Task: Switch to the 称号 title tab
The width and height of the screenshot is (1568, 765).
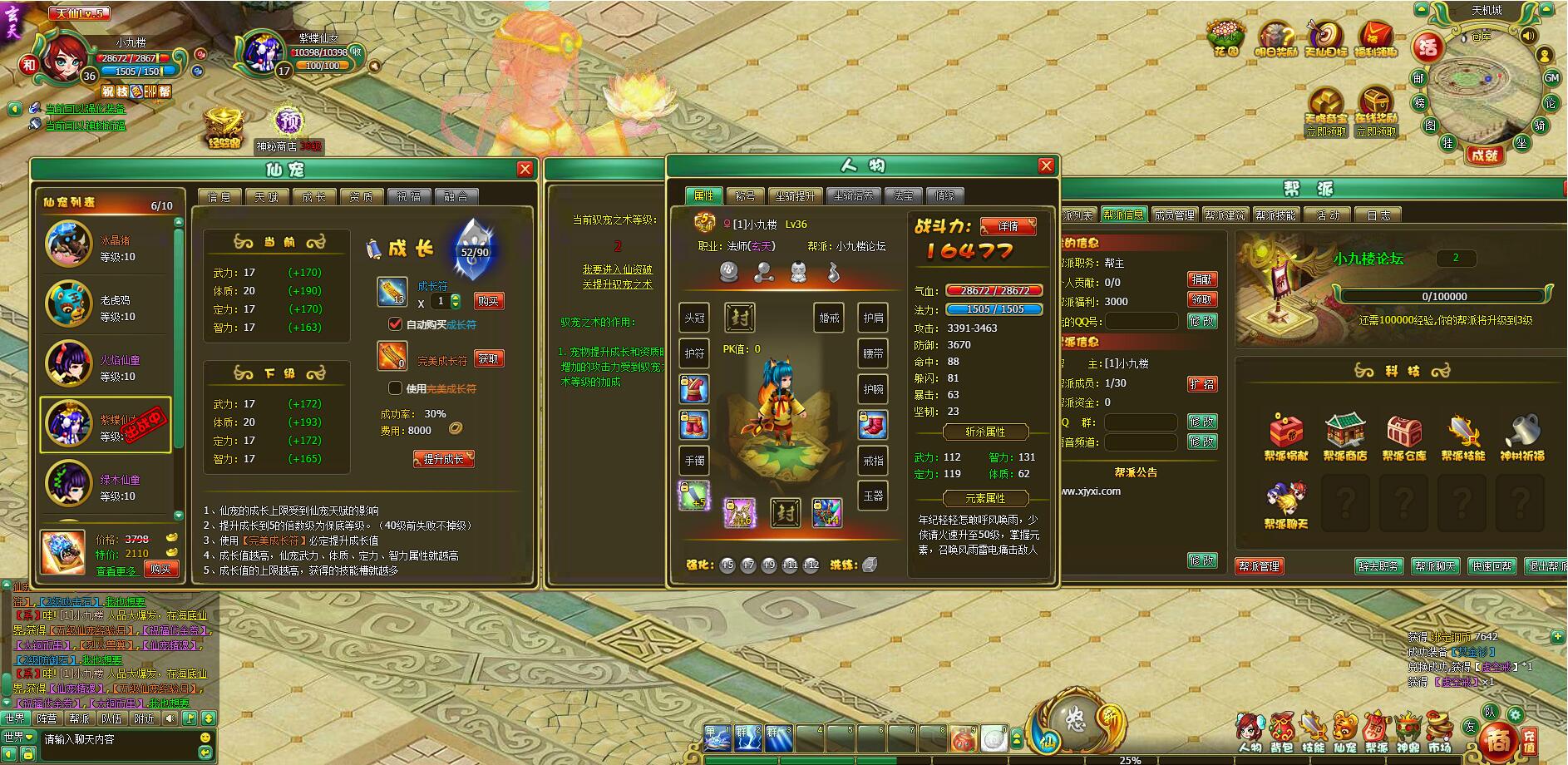Action: coord(745,196)
